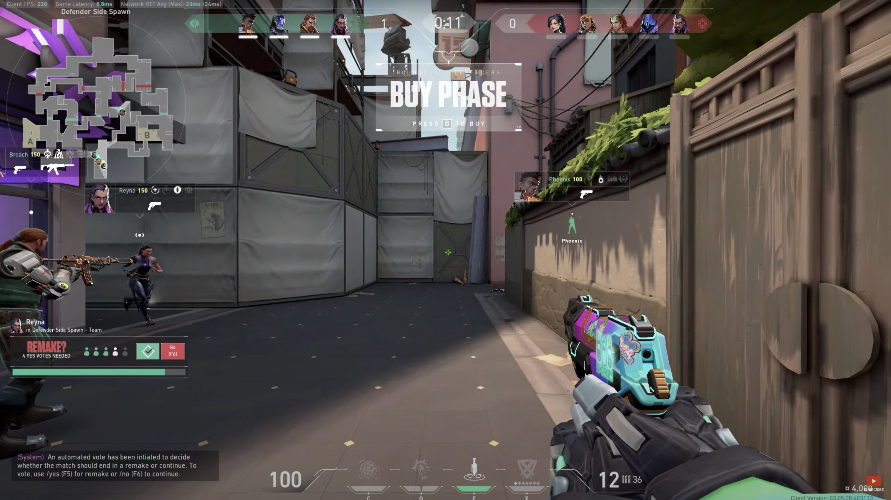Vote yes on the remake with the green checkmark
Viewport: 891px width, 500px height.
(148, 351)
